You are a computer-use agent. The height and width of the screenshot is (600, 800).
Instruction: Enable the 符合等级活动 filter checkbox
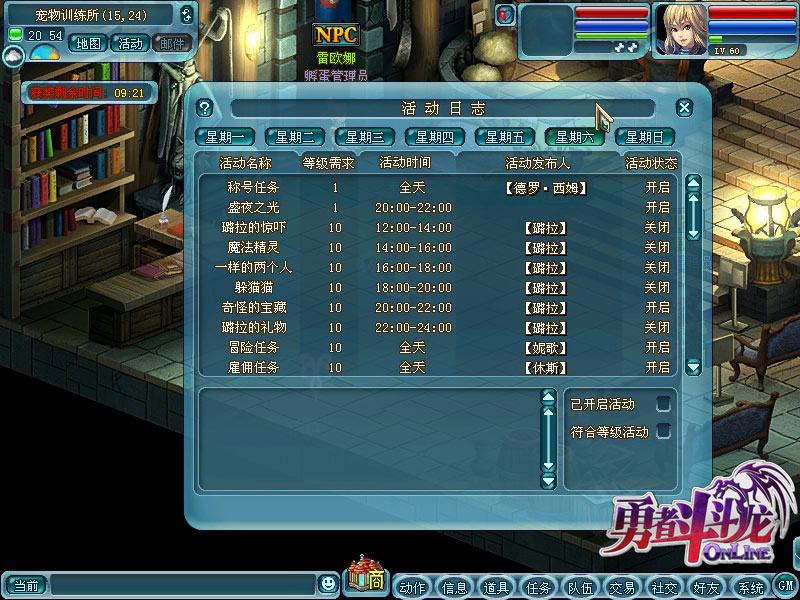(x=662, y=432)
